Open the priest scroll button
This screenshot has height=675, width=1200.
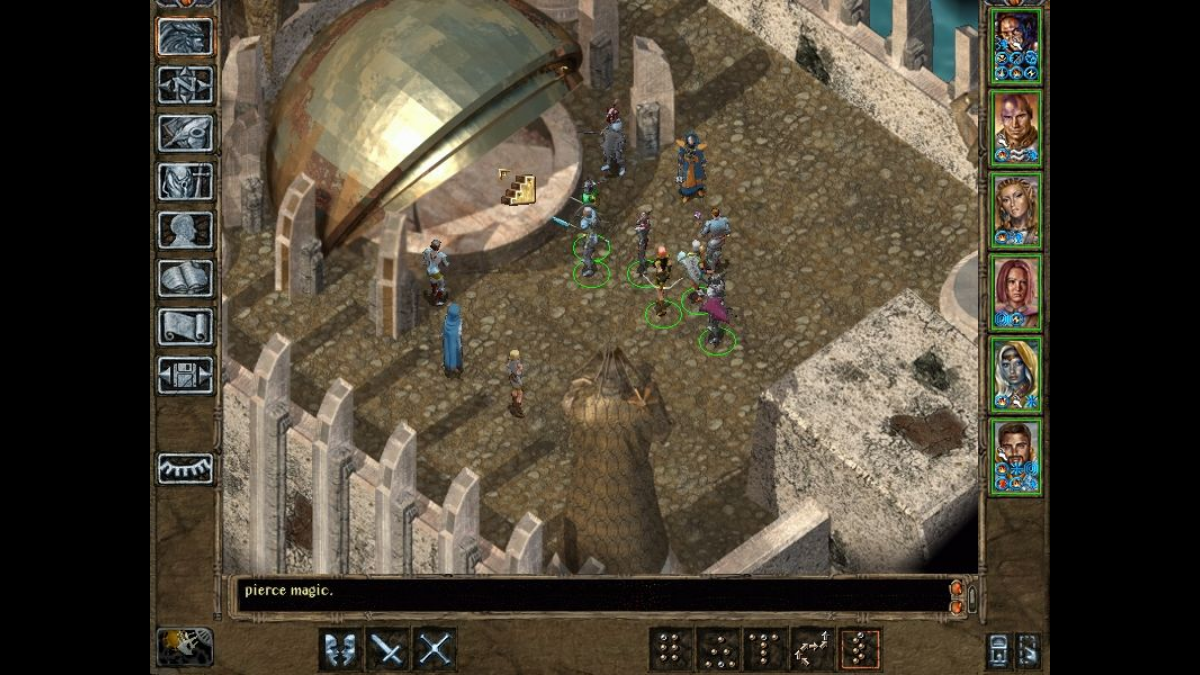point(185,326)
